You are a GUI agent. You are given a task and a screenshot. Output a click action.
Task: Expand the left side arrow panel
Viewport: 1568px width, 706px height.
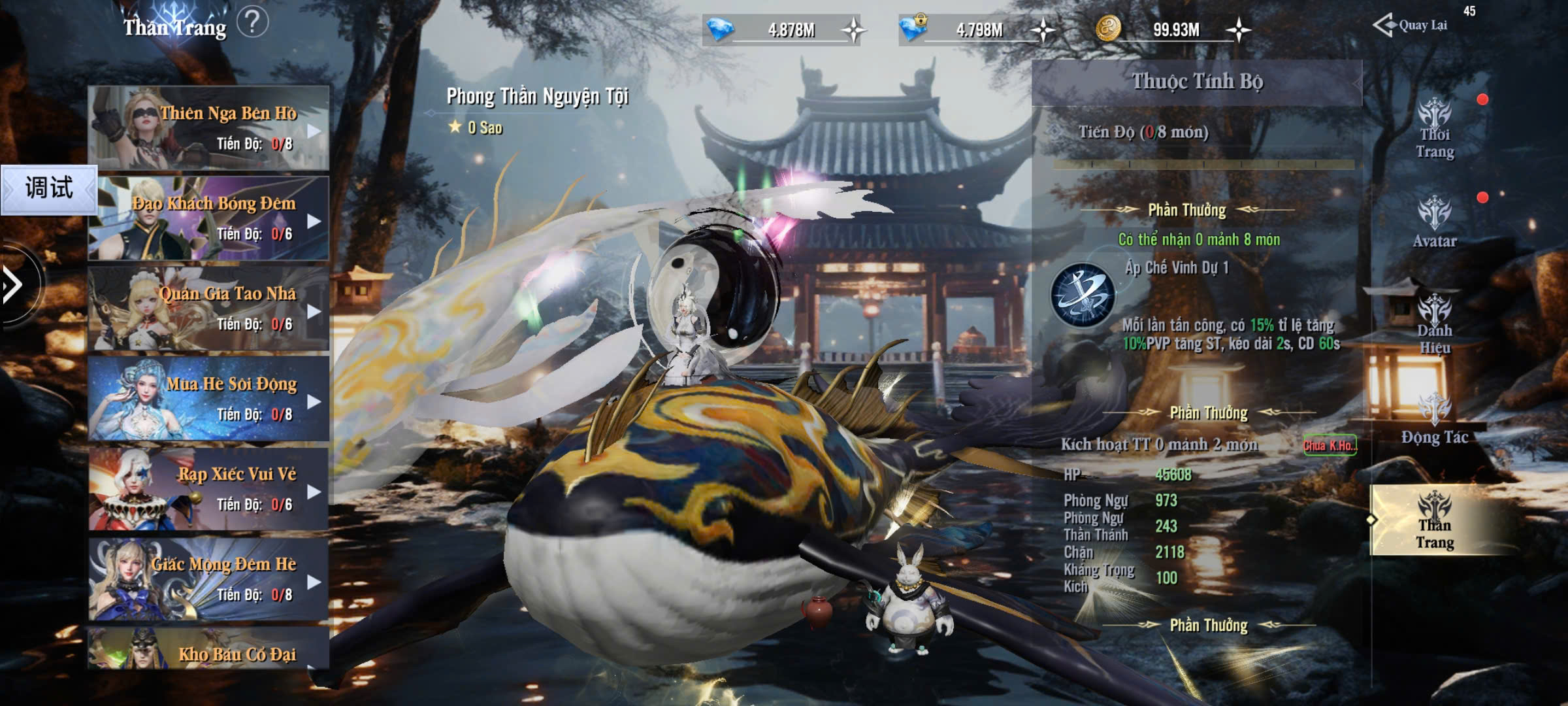click(x=13, y=284)
